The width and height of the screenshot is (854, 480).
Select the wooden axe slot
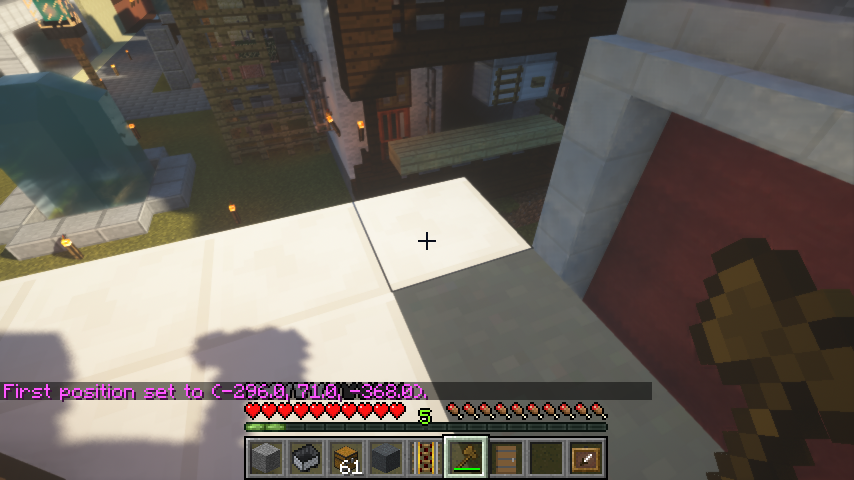(466, 458)
